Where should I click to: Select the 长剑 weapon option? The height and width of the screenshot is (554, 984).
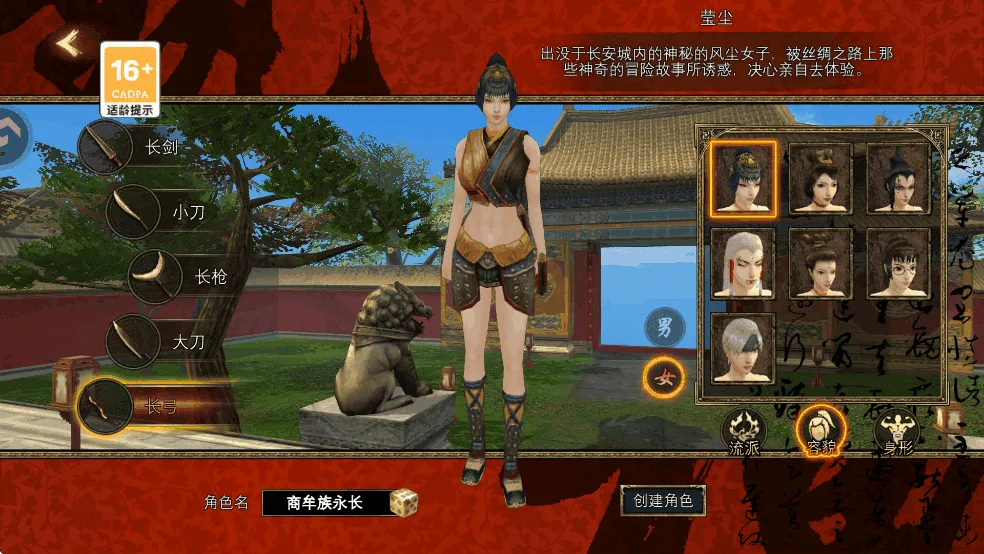tap(105, 147)
